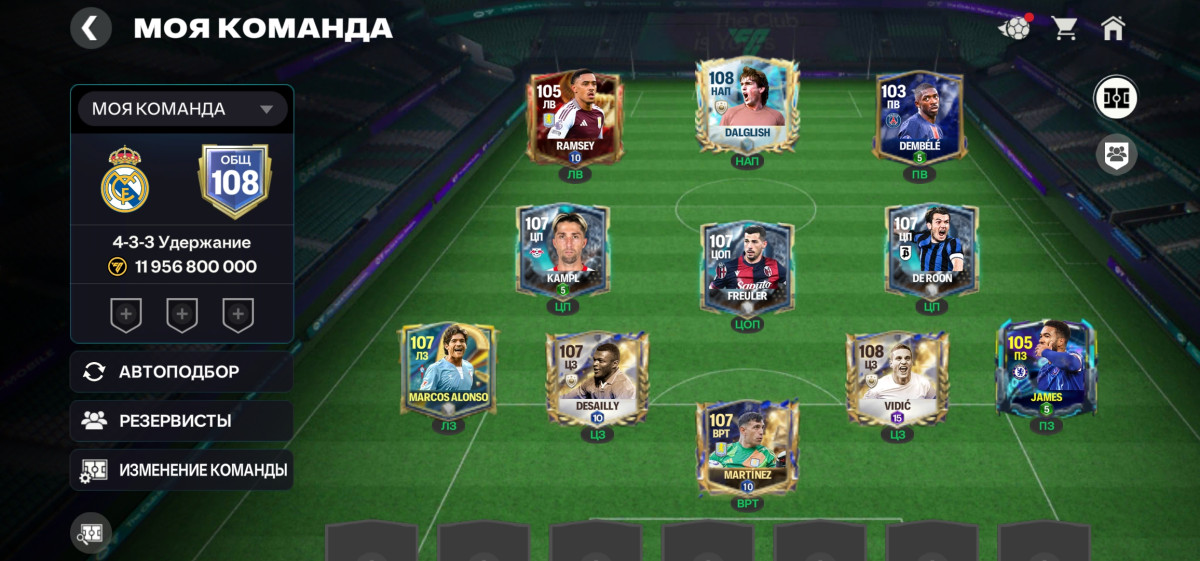The width and height of the screenshot is (1200, 561).
Task: Choose the Marcos Alonso defender card
Action: point(448,370)
